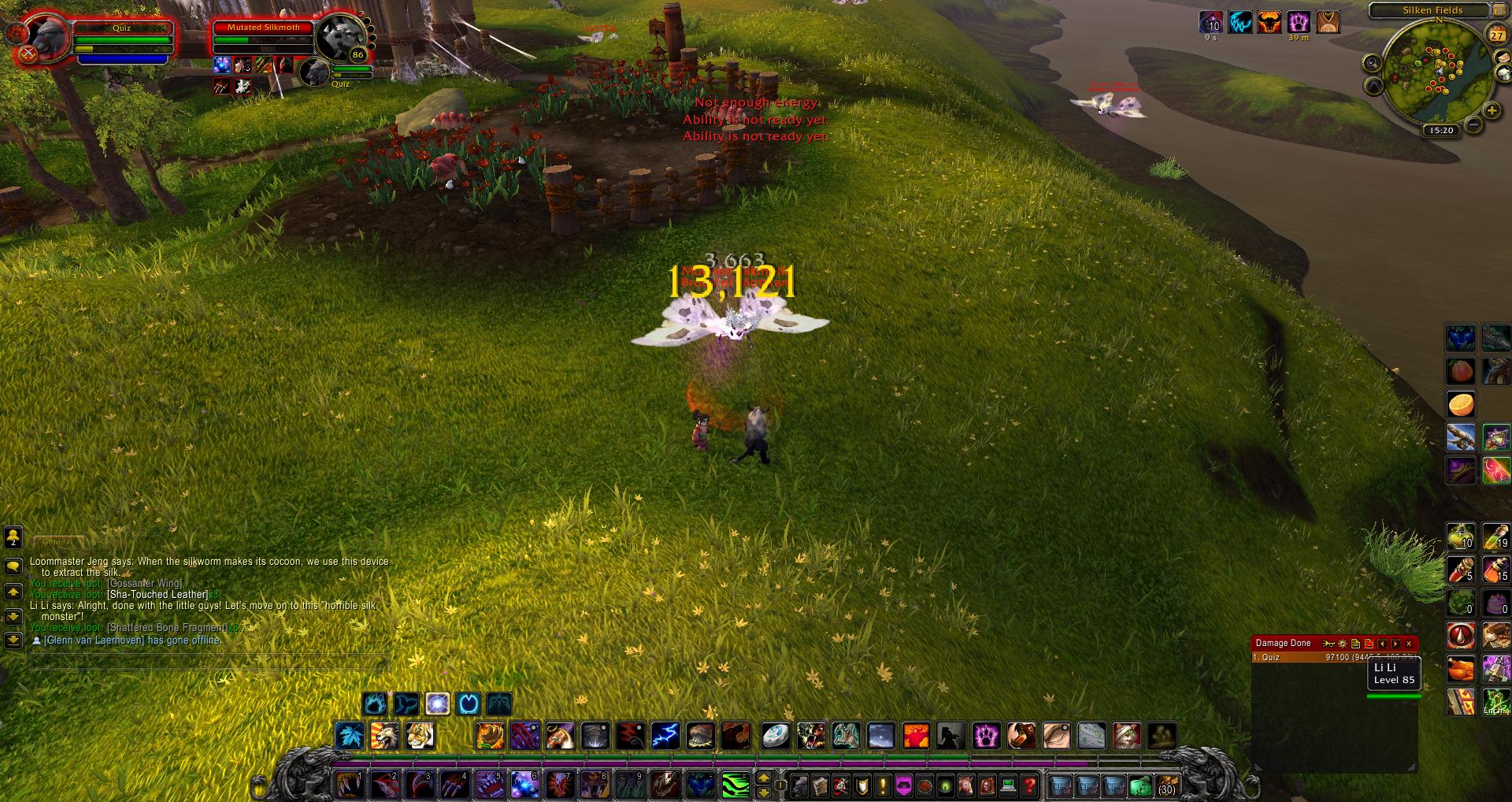1512x802 pixels.
Task: Use the roasted bird food item
Action: pos(1461,670)
